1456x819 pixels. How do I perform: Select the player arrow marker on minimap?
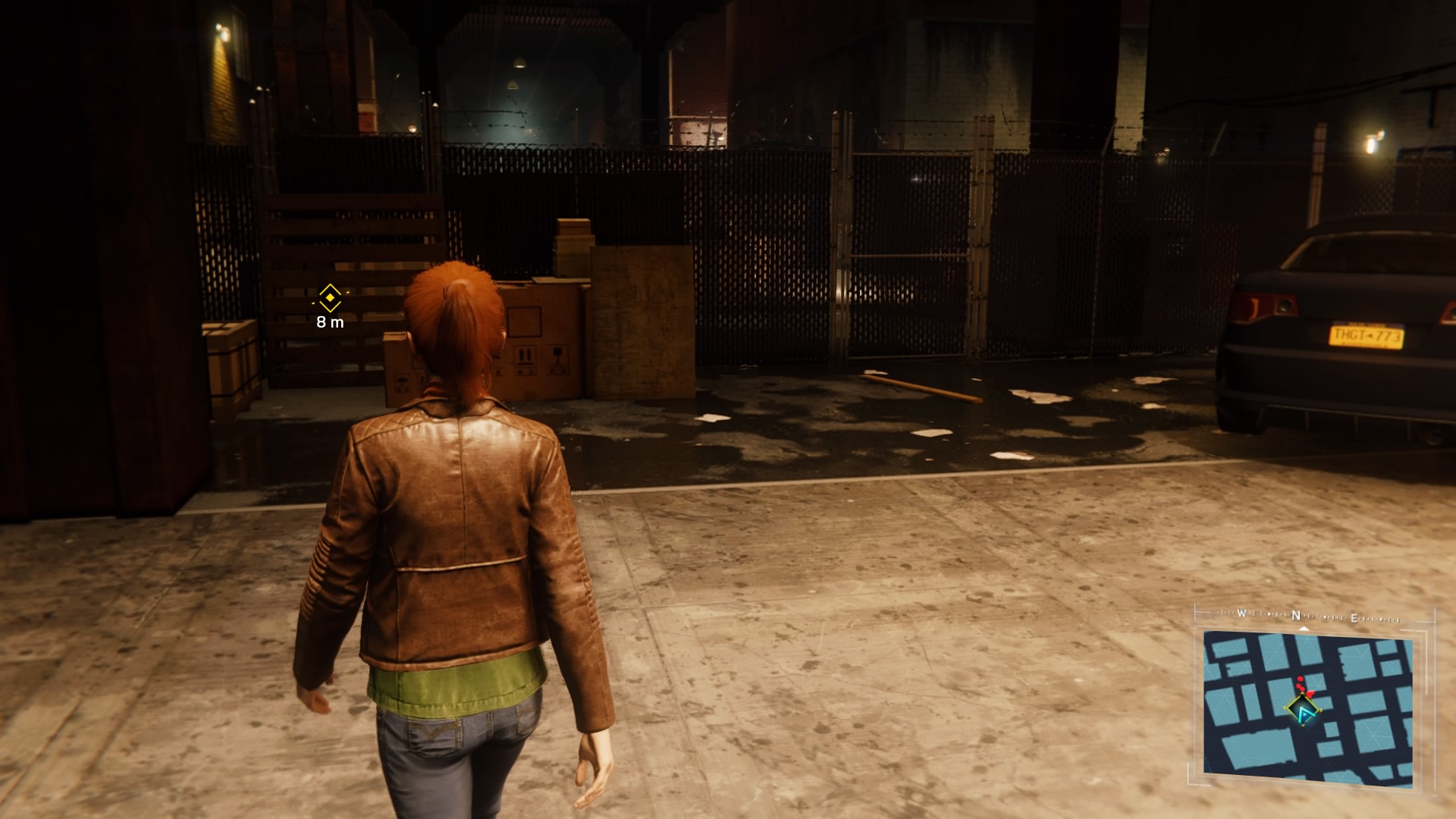(1304, 713)
